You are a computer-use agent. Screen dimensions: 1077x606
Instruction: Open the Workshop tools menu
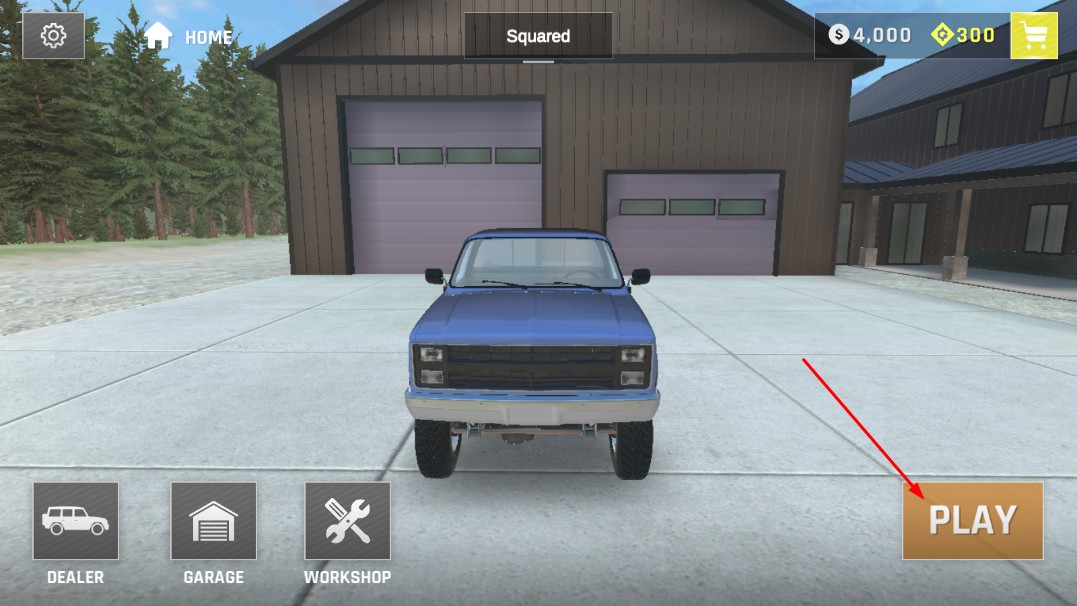347,521
